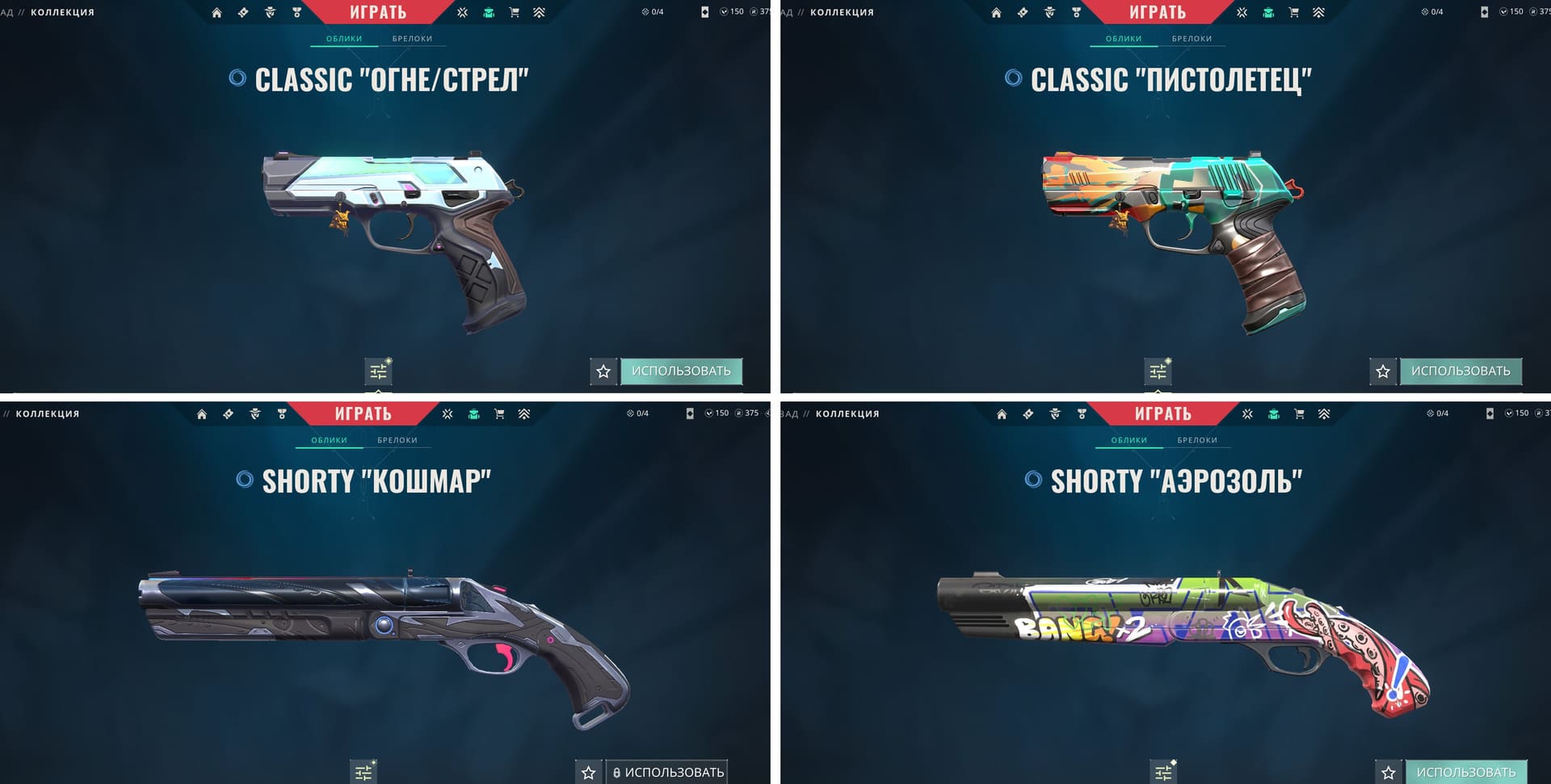Click the locked Использовать button for Shorty "Кошмар"
Image resolution: width=1551 pixels, height=784 pixels.
[667, 772]
